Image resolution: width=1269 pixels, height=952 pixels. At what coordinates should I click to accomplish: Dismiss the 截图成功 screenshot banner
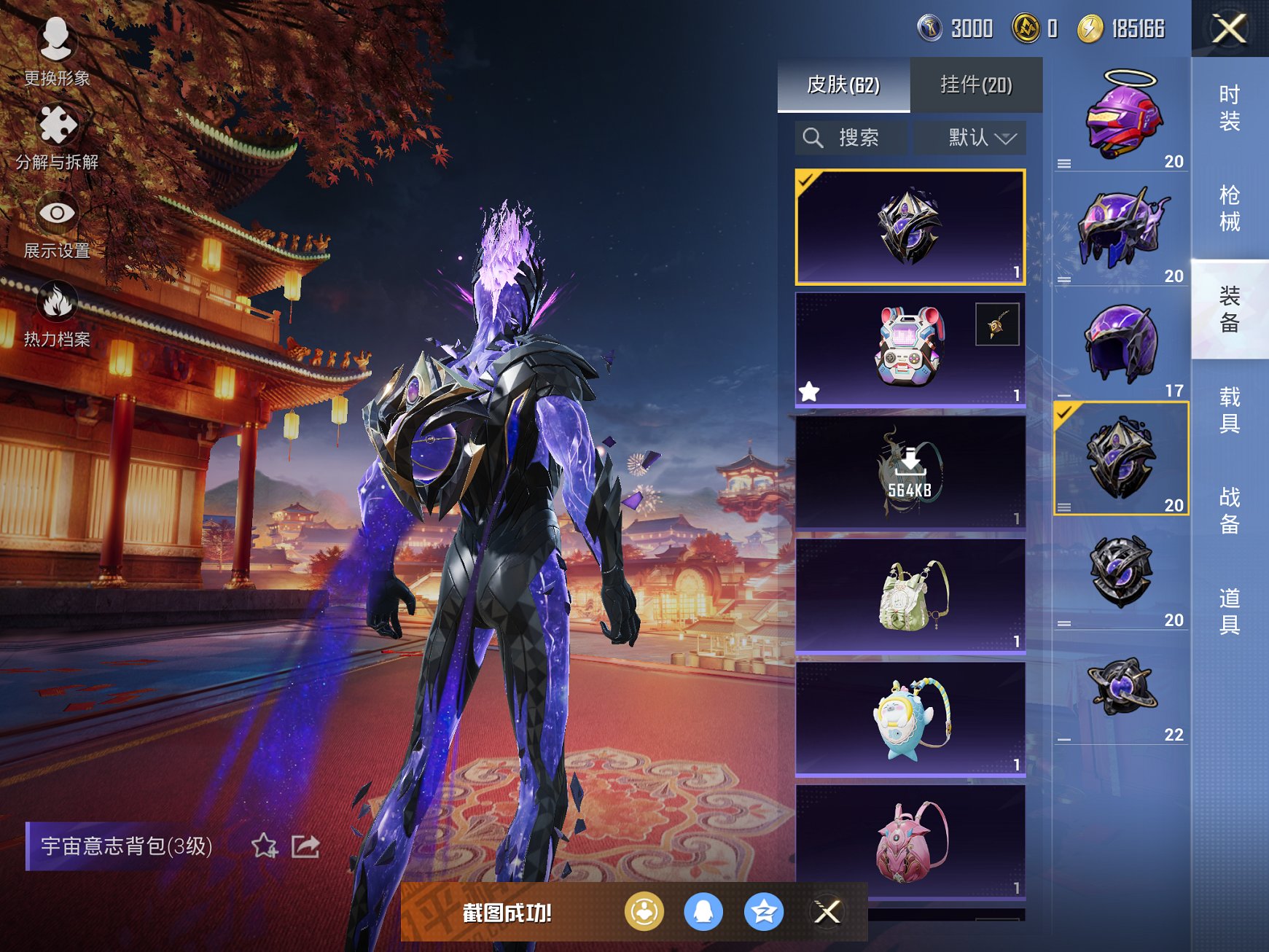tap(827, 912)
